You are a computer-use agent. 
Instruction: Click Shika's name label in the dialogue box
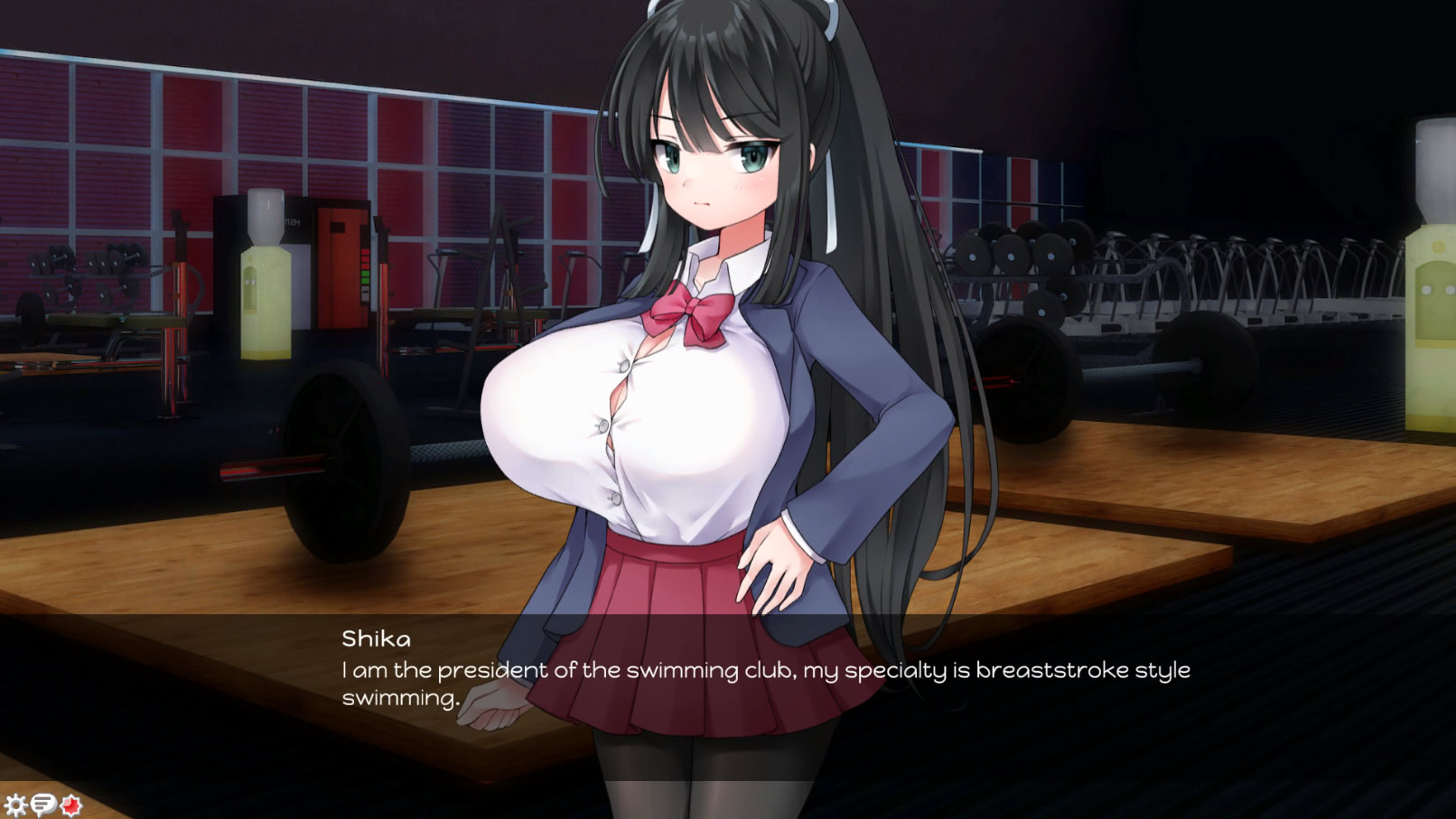click(377, 640)
